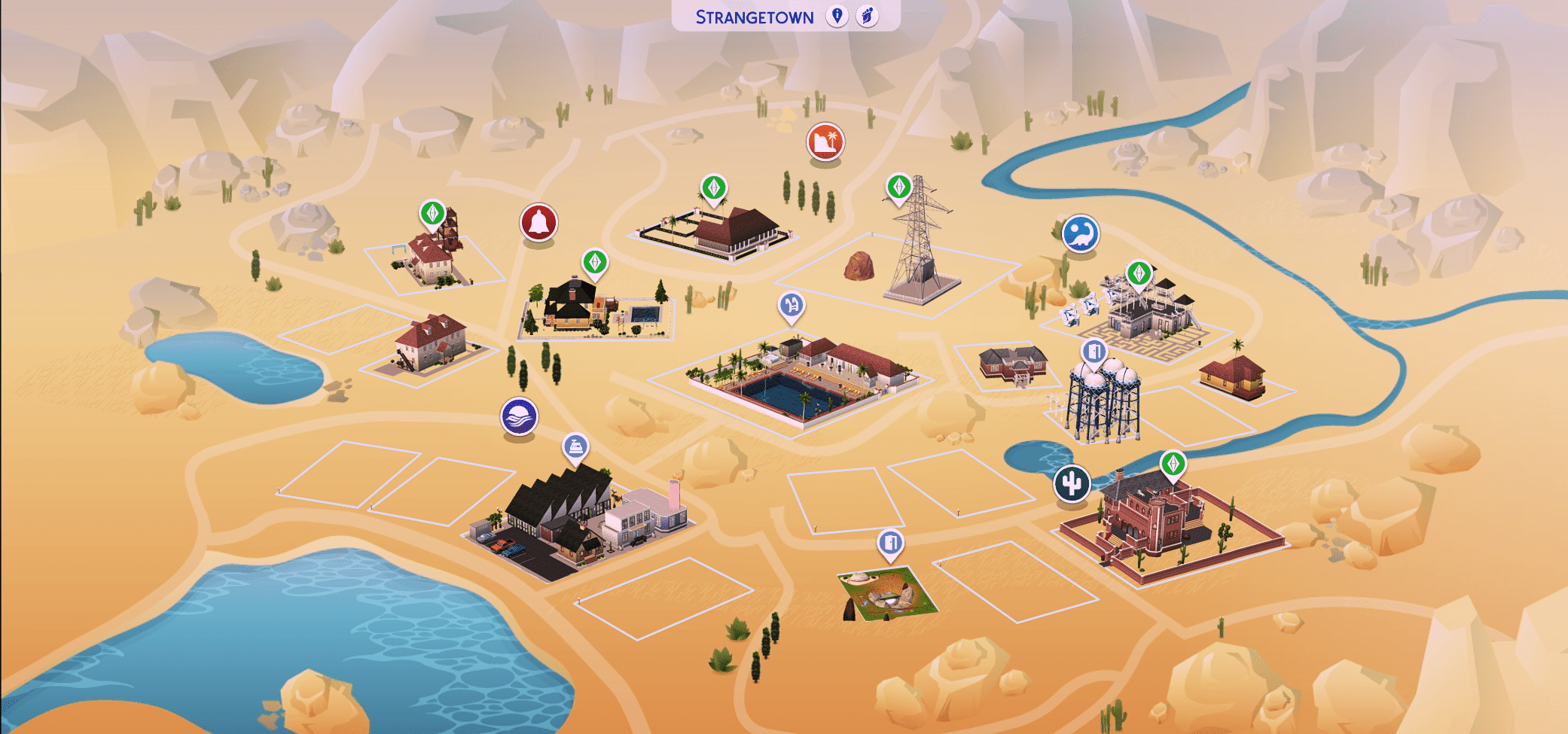The image size is (1568, 734).
Task: Select the dark blue waves neighborhood marker
Action: click(x=519, y=416)
